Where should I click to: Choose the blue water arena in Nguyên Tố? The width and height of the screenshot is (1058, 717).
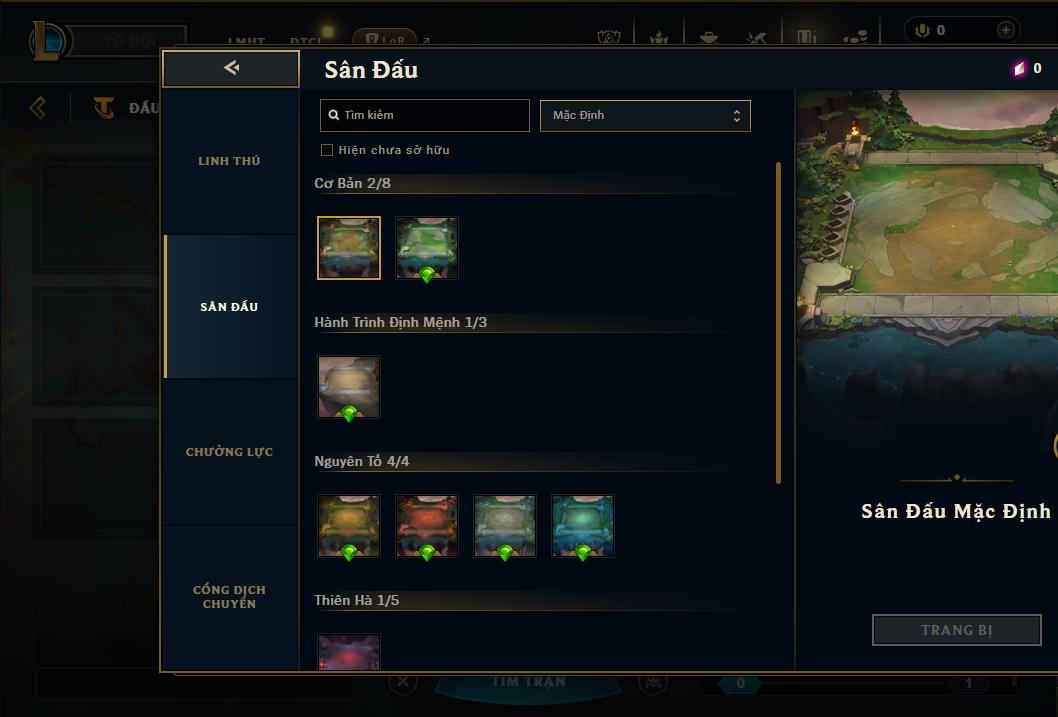(583, 526)
